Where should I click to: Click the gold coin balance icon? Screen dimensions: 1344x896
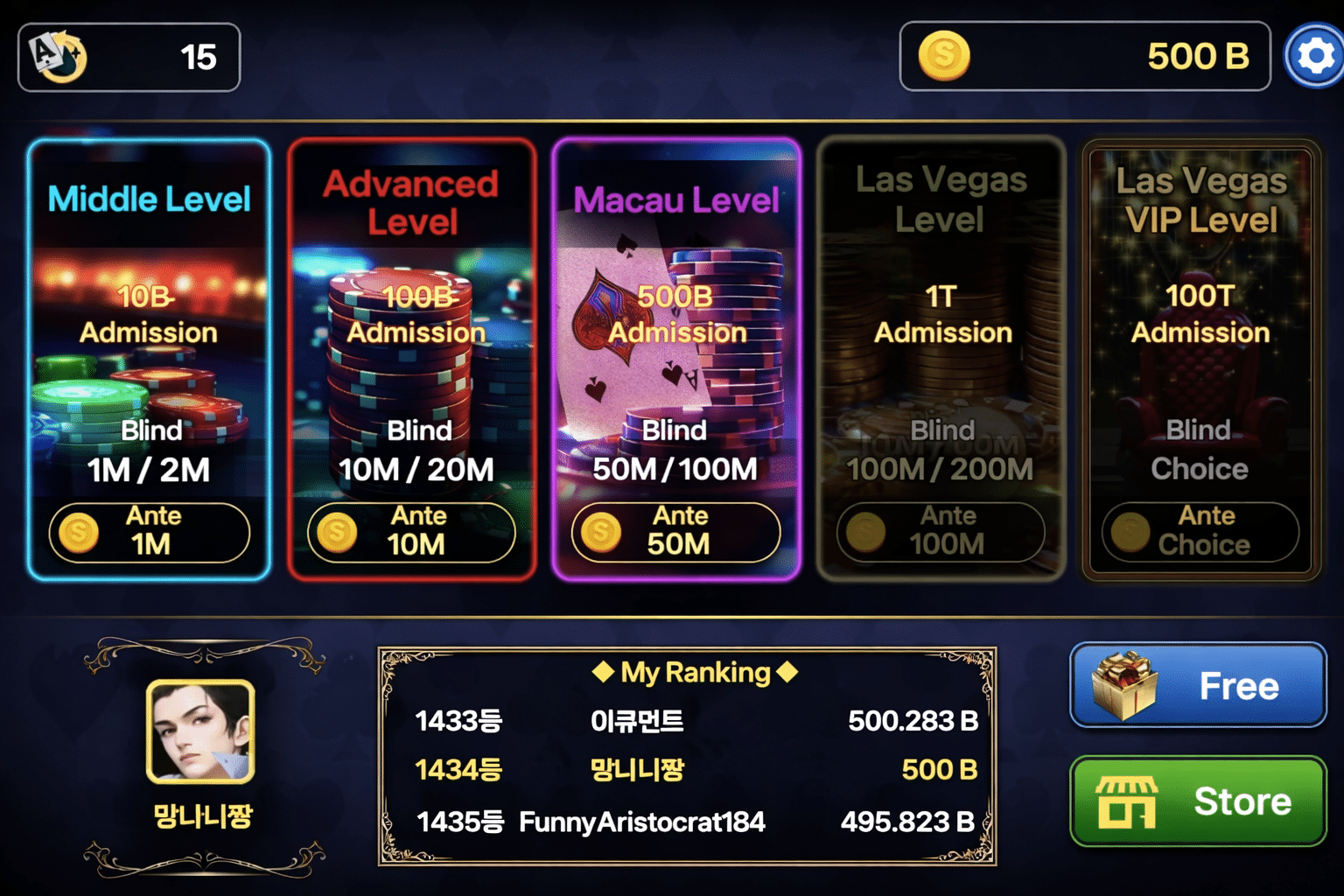pos(945,56)
